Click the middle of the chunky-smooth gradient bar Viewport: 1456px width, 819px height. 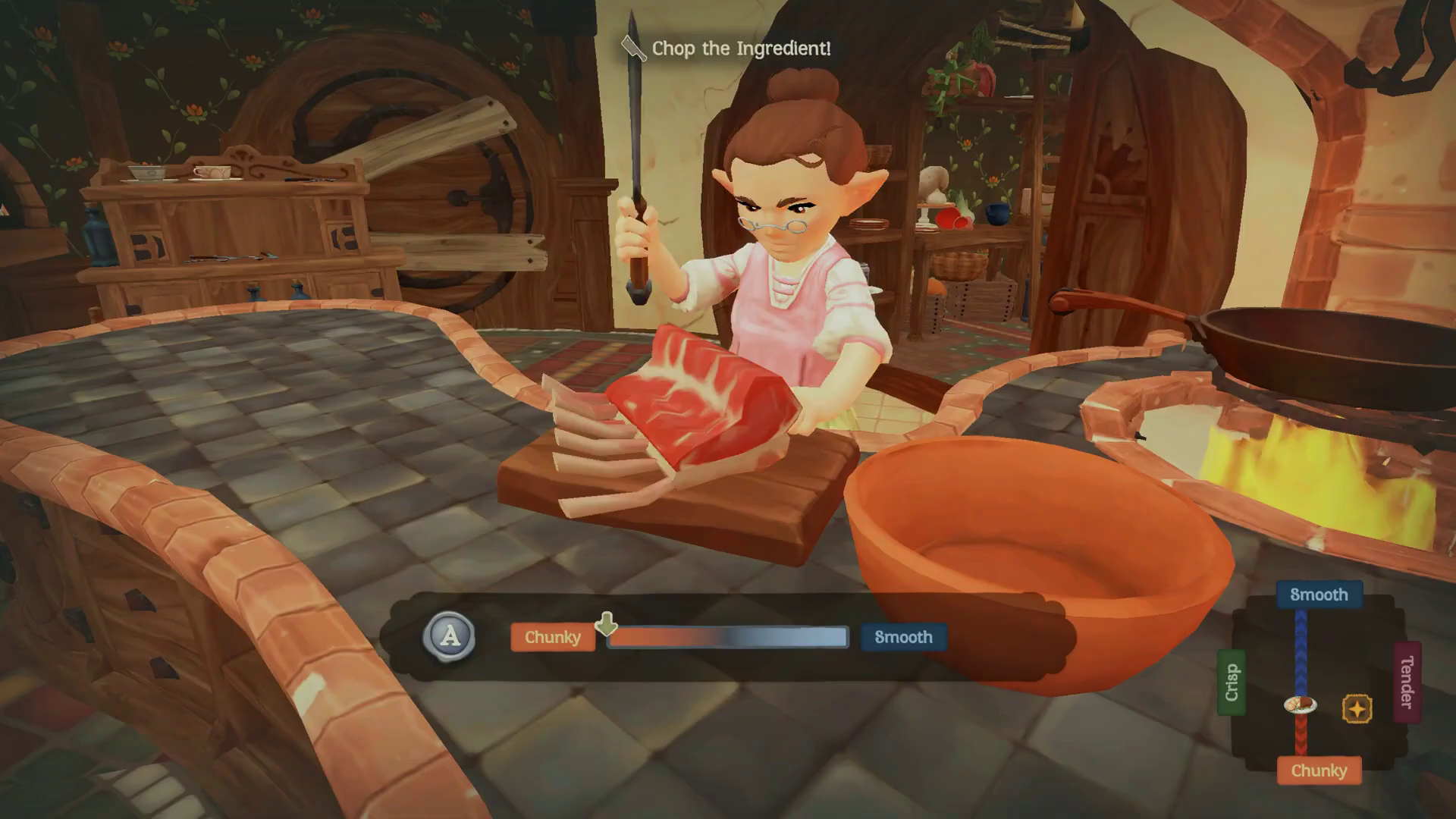pos(726,638)
